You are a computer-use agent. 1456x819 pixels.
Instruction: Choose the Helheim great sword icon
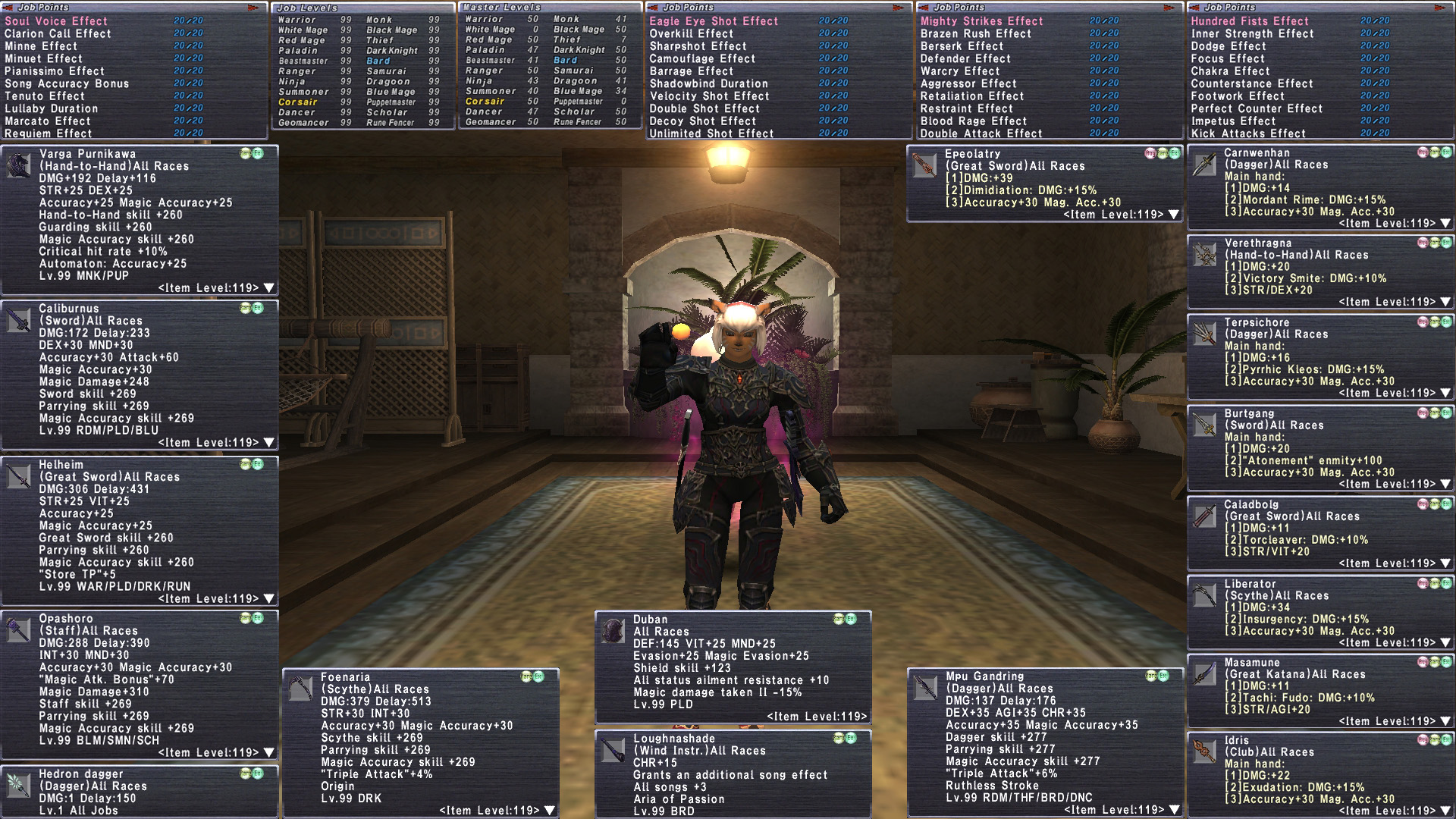[x=19, y=476]
